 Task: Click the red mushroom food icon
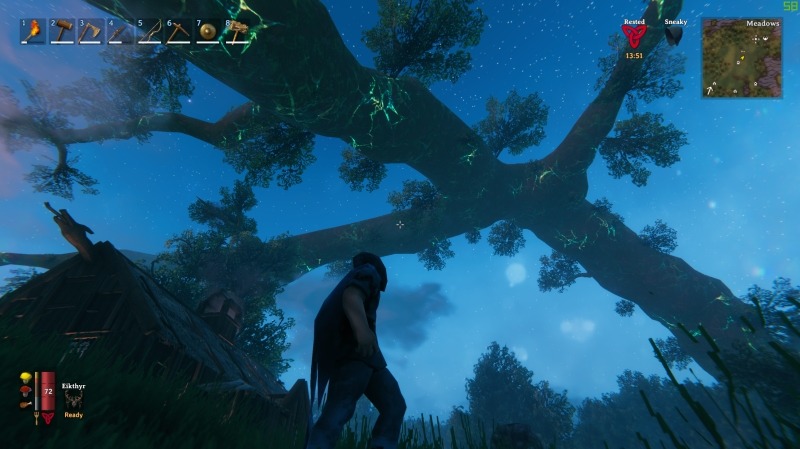pos(23,391)
